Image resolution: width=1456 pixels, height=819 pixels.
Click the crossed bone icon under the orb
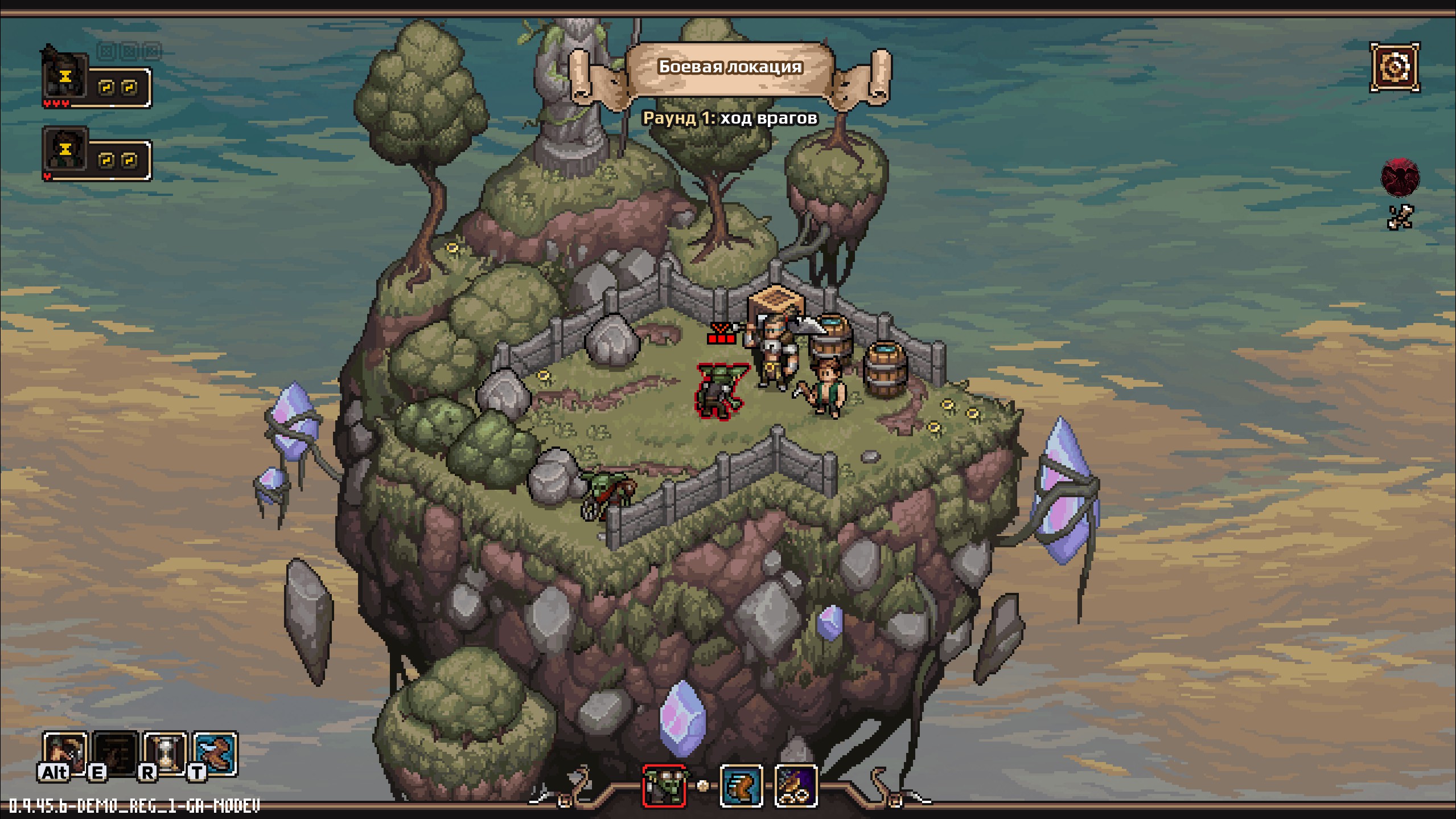[1400, 217]
